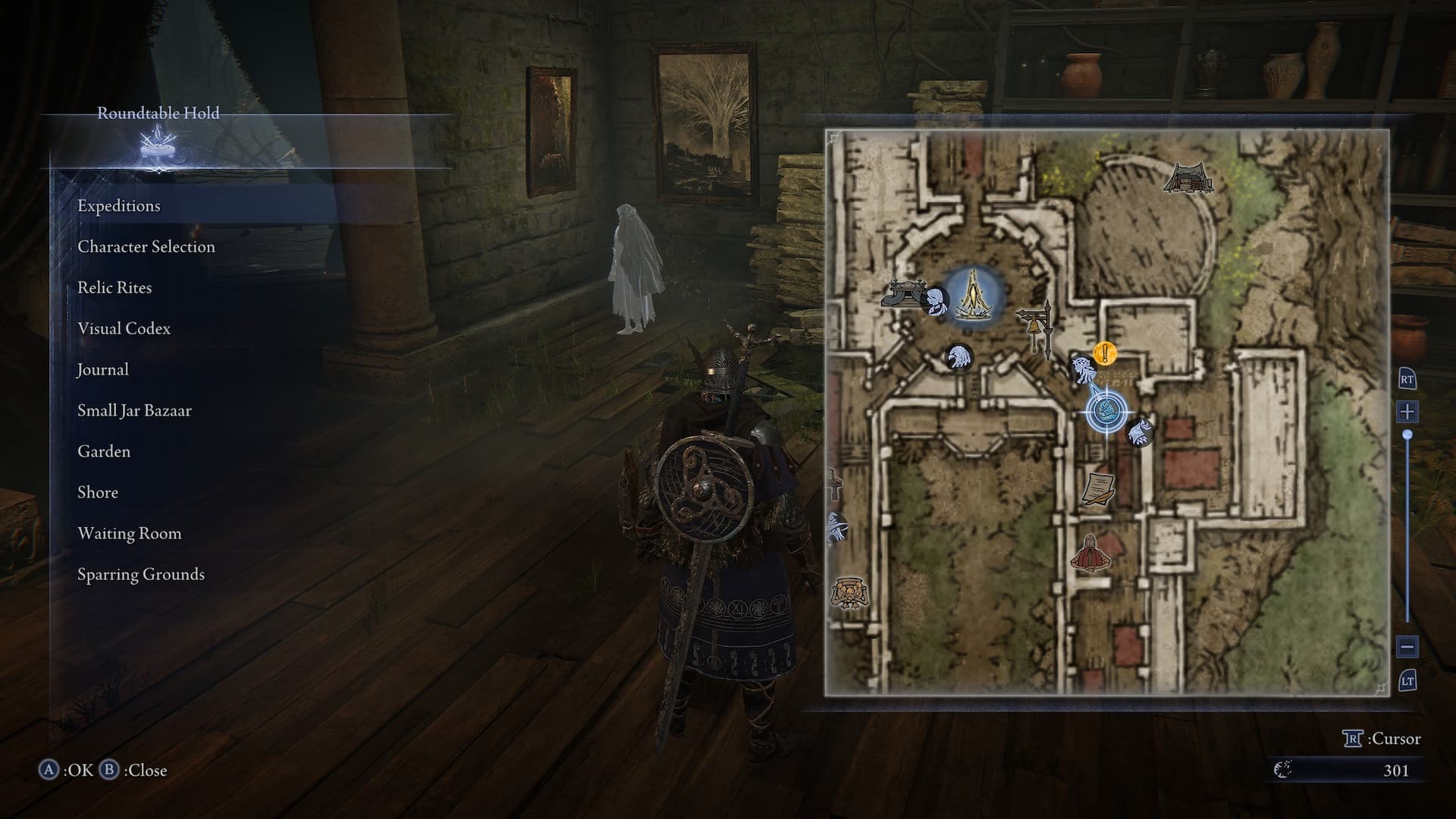Click the eagle head marker on the map
The height and width of the screenshot is (819, 1456).
pyautogui.click(x=959, y=356)
